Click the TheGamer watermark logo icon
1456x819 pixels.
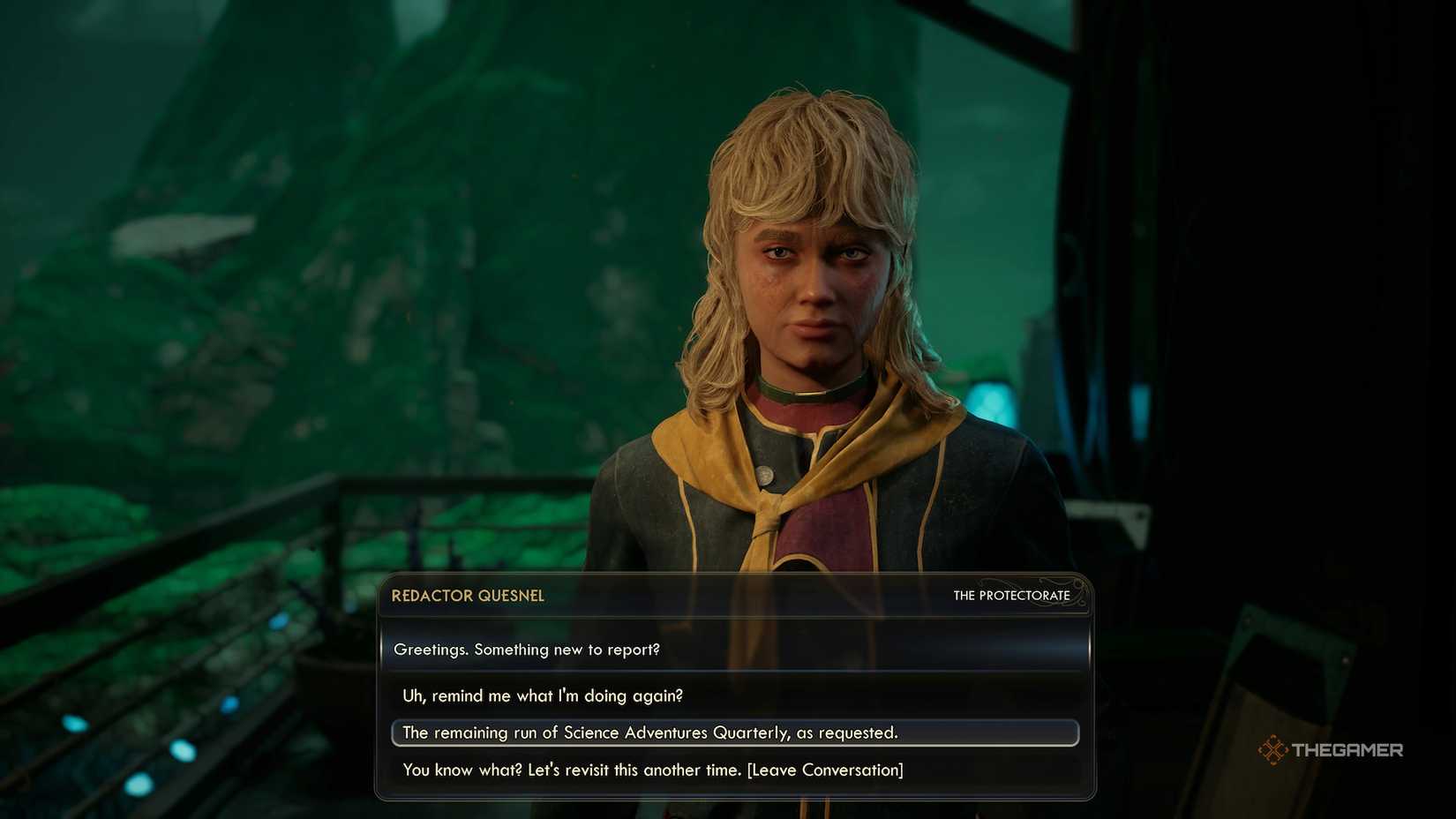pyautogui.click(x=1272, y=750)
